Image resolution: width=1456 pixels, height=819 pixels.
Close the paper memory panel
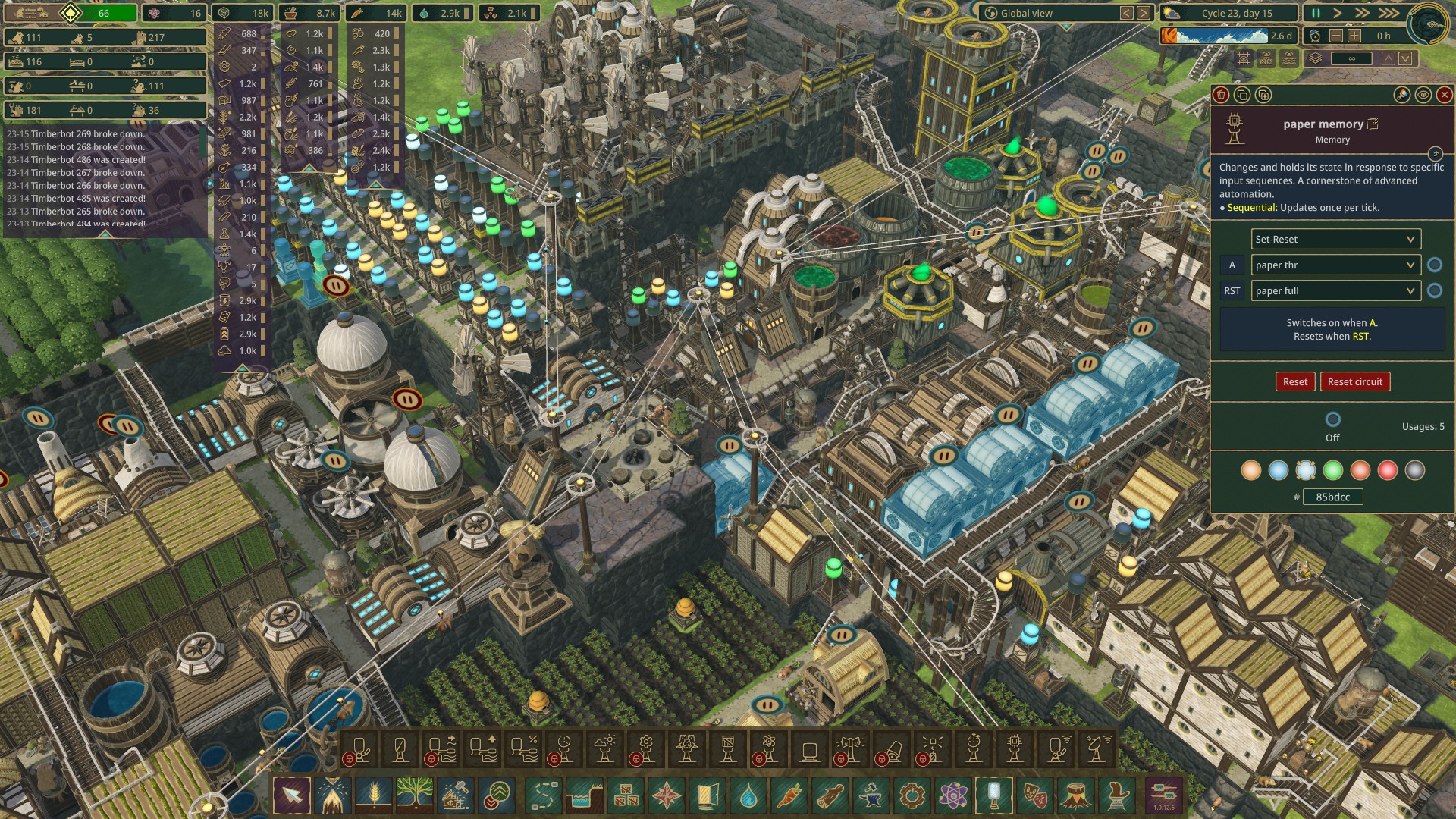click(x=1445, y=95)
